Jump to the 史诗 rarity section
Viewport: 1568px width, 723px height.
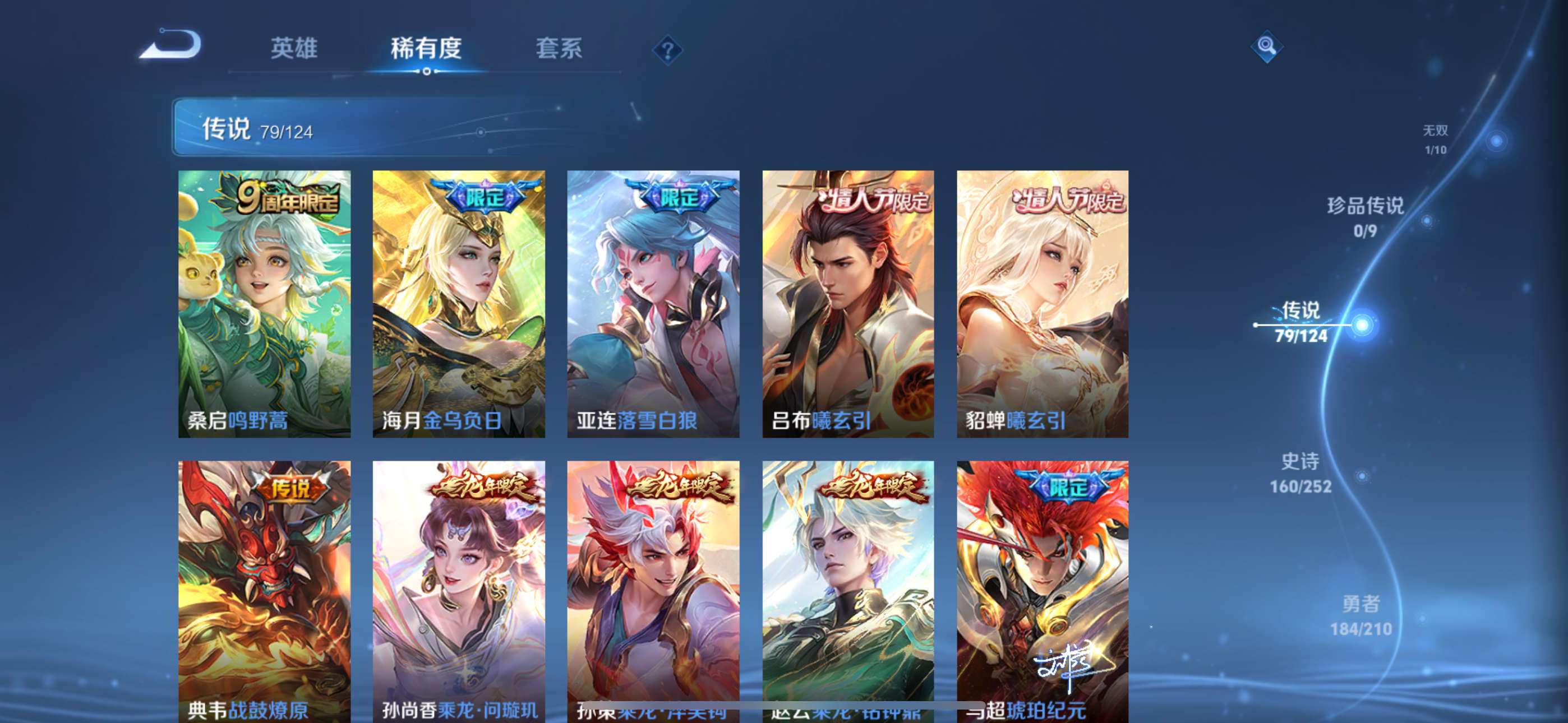pos(1301,472)
